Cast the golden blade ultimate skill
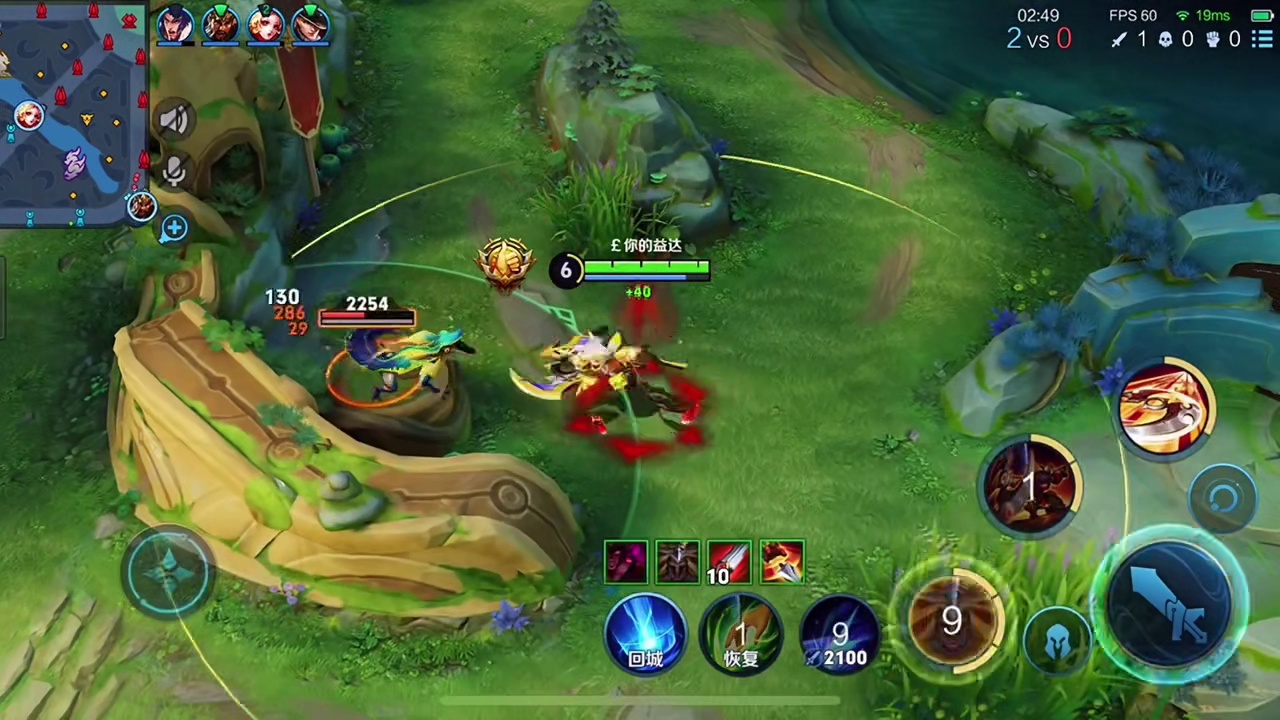The image size is (1280, 720). 1164,408
